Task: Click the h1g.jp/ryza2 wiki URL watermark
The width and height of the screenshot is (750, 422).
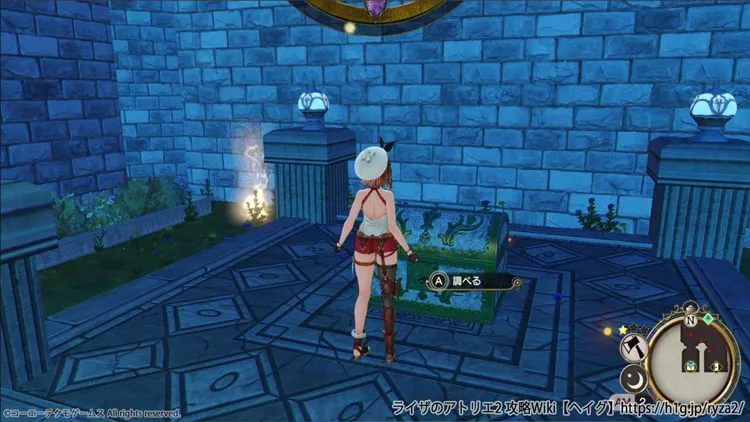Action: [x=683, y=411]
